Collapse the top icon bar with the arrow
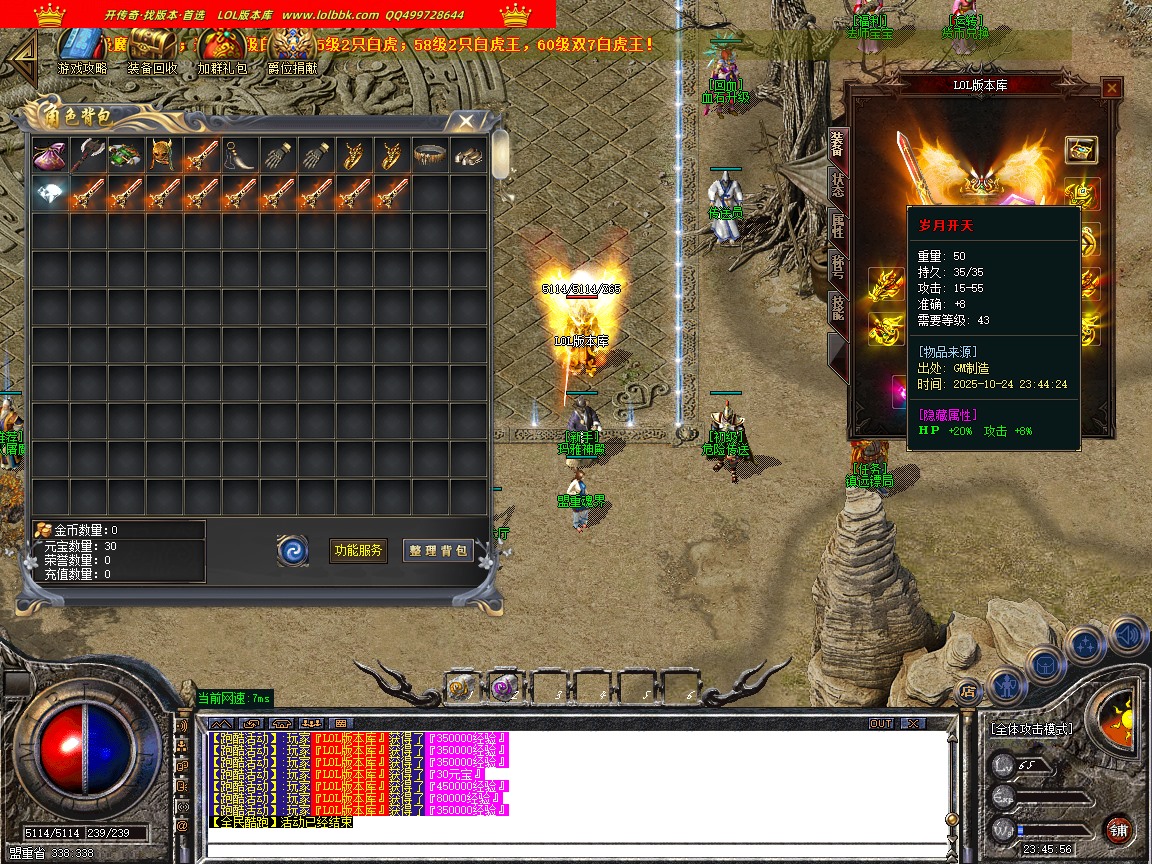The height and width of the screenshot is (864, 1152). tap(24, 52)
